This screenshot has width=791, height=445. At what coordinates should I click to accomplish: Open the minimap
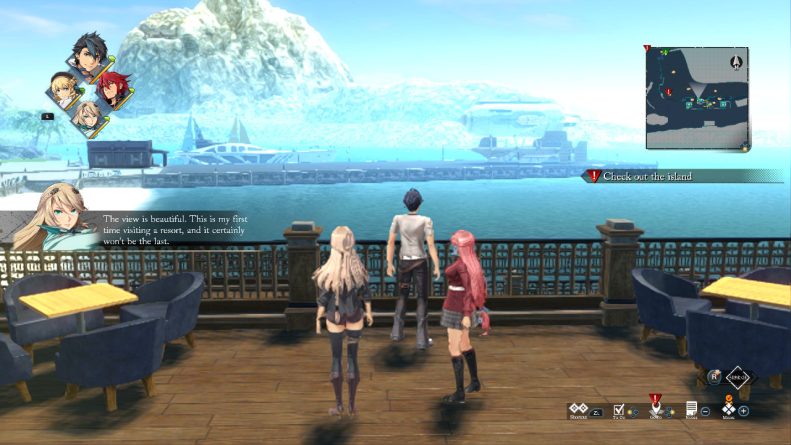click(696, 98)
